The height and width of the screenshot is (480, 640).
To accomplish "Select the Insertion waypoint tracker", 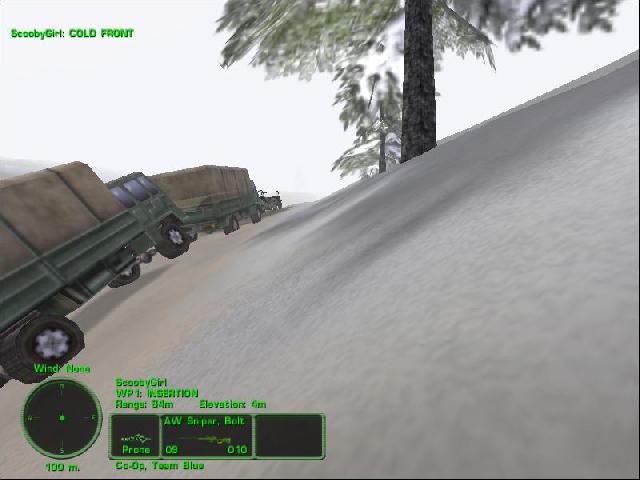I will tap(157, 393).
